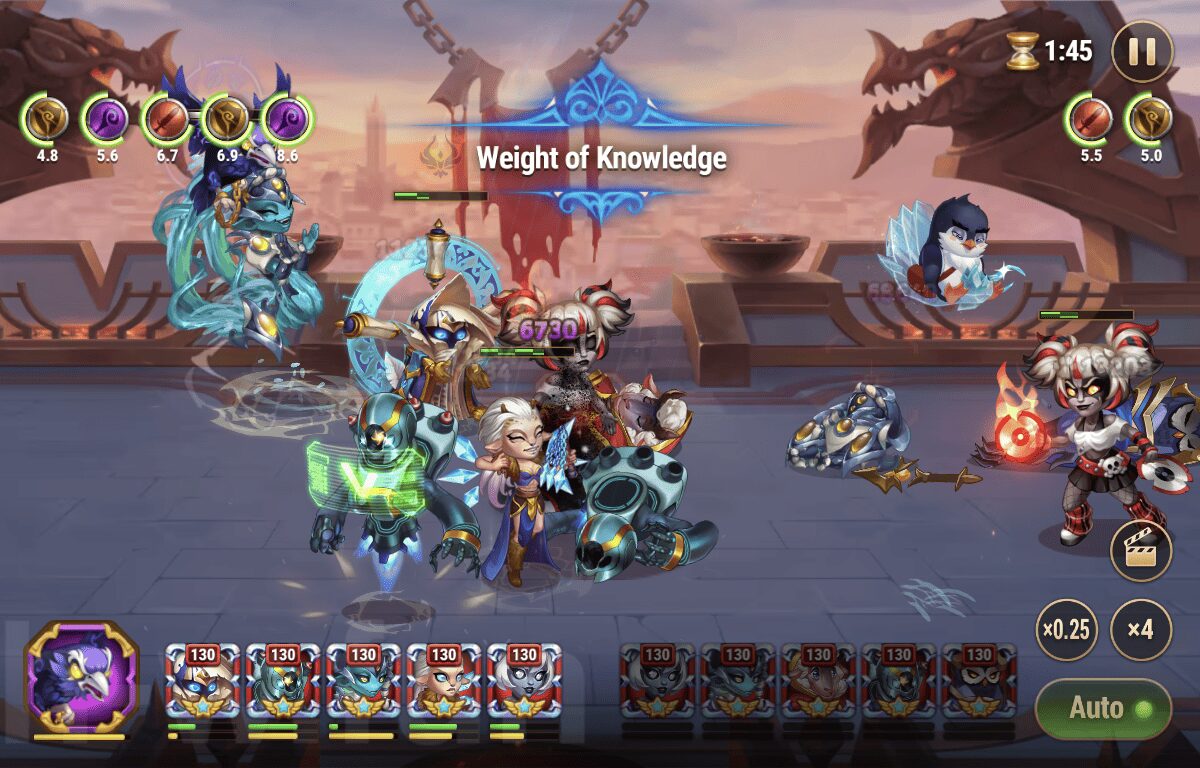Toggle the Auto battle button
The height and width of the screenshot is (768, 1200).
[1103, 709]
